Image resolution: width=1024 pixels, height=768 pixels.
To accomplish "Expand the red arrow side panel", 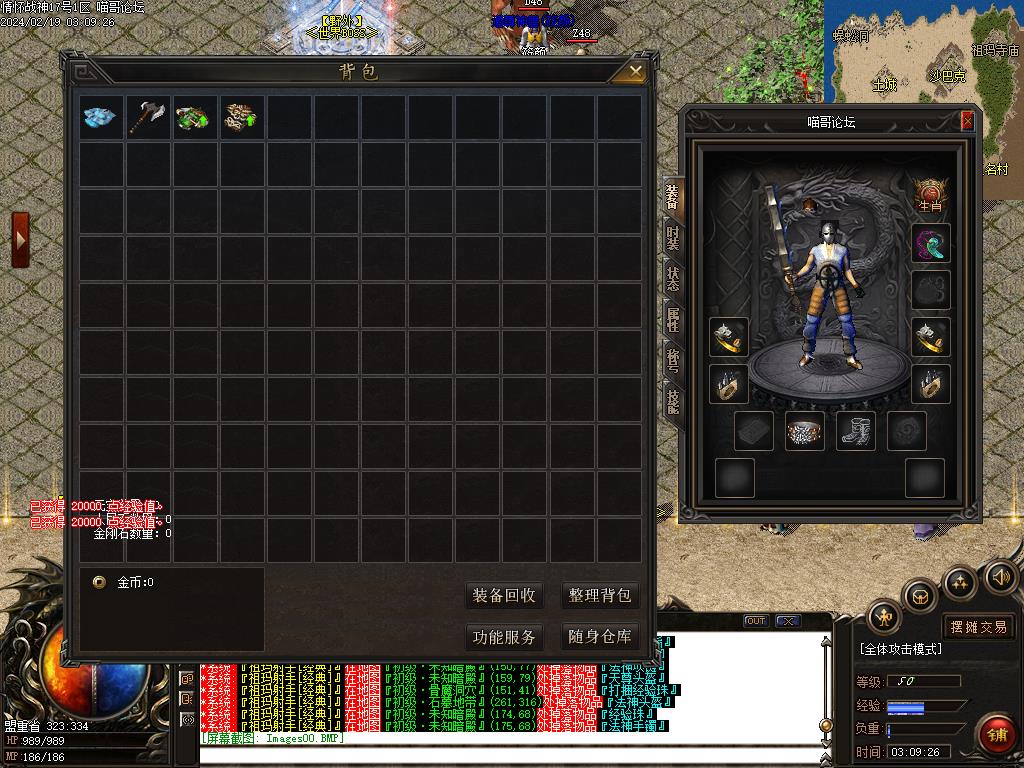I will point(20,240).
